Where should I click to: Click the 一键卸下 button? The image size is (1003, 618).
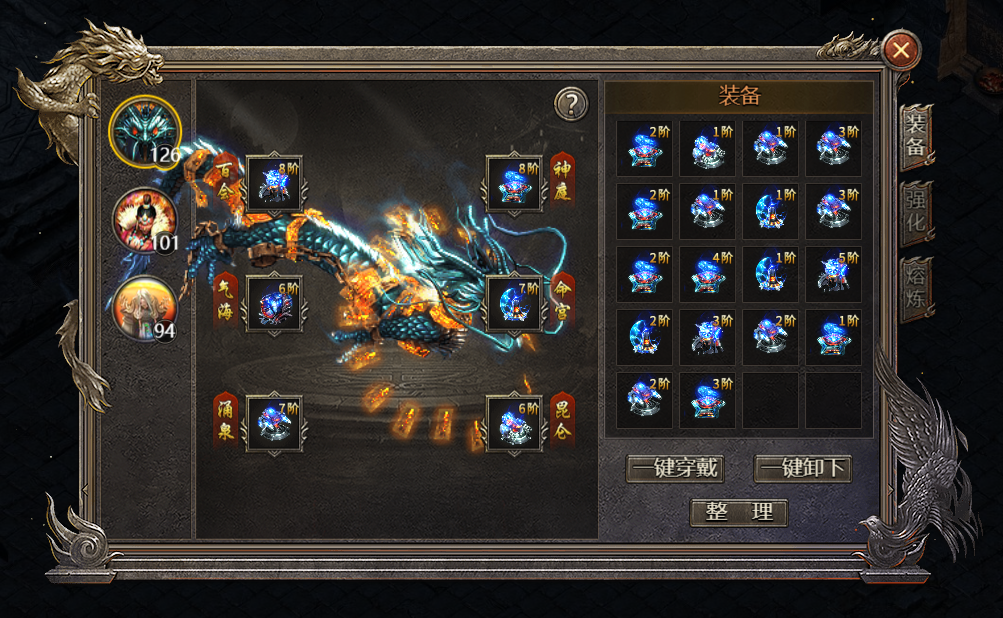point(803,468)
